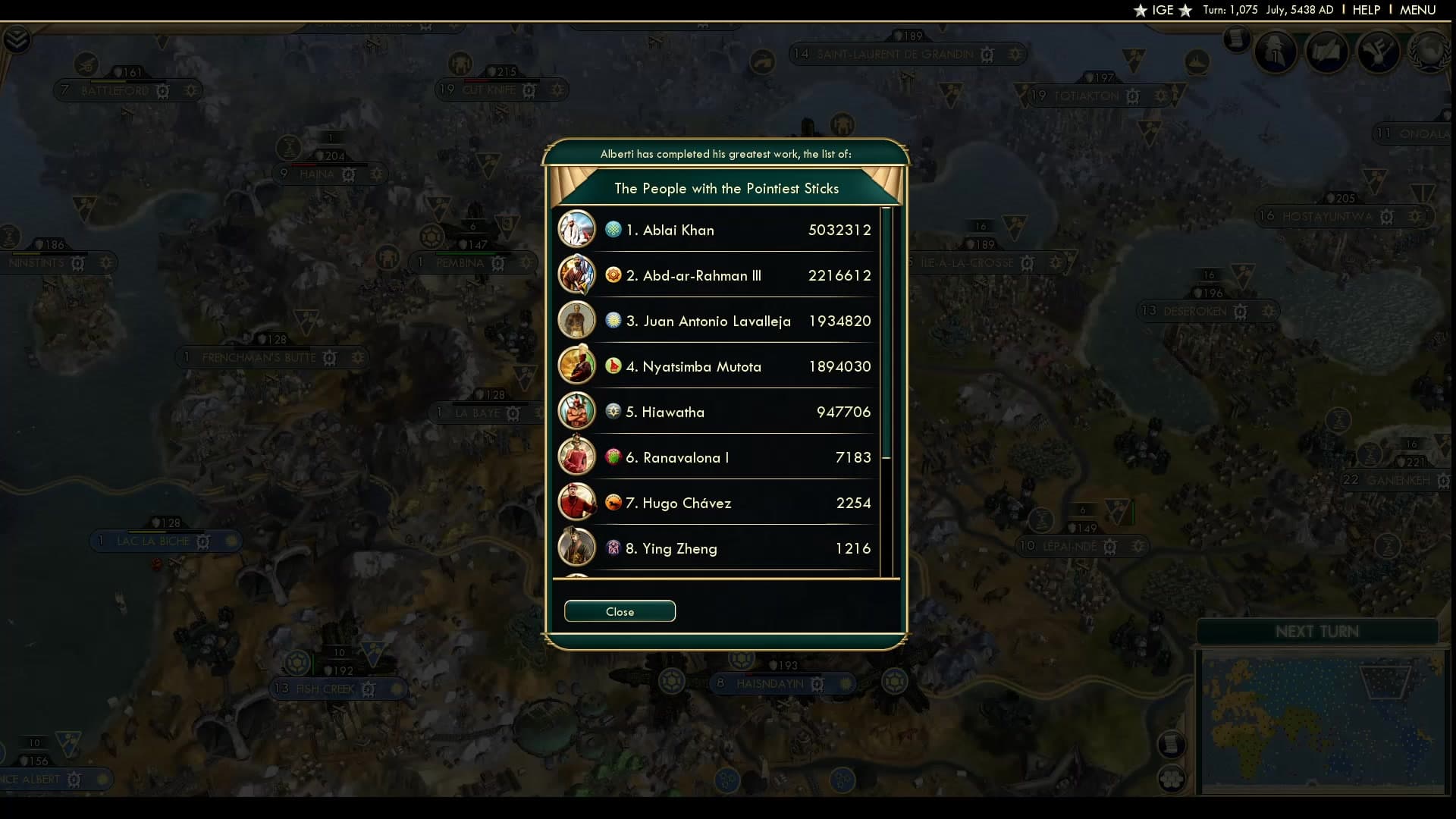Open the Culture overview icon
This screenshot has width=1456, height=819.
[1381, 52]
